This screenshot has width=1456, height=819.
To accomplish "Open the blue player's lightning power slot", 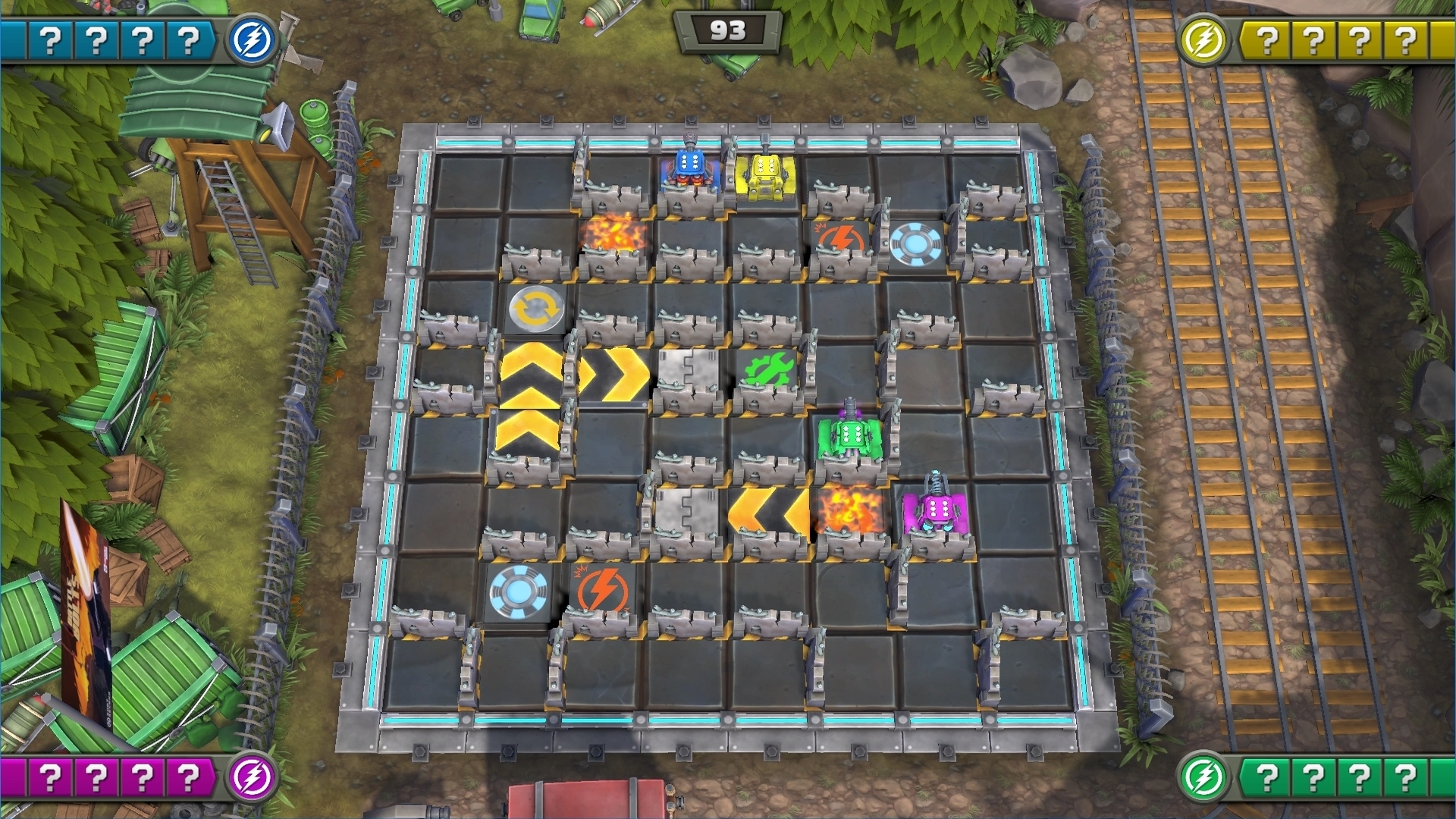I will point(253,36).
